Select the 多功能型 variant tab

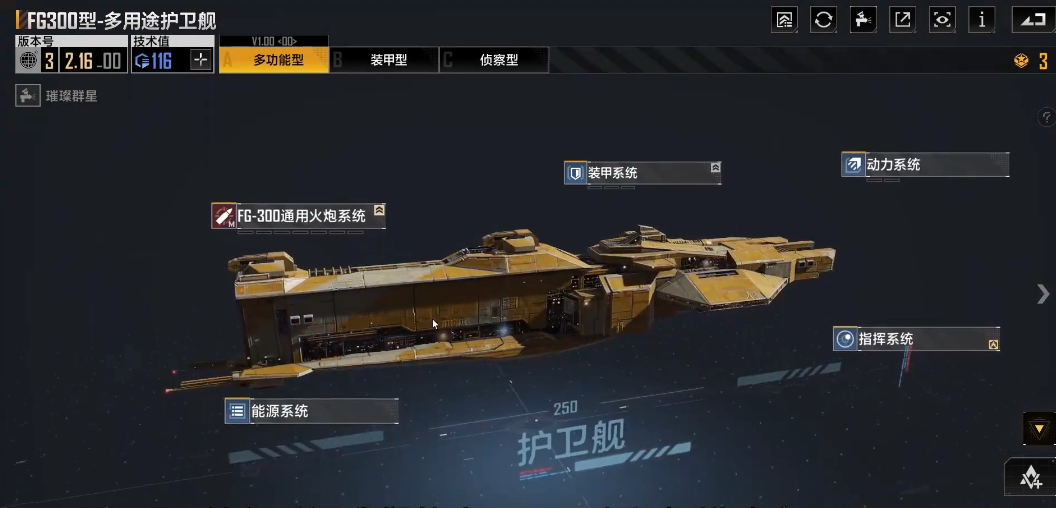coord(274,60)
